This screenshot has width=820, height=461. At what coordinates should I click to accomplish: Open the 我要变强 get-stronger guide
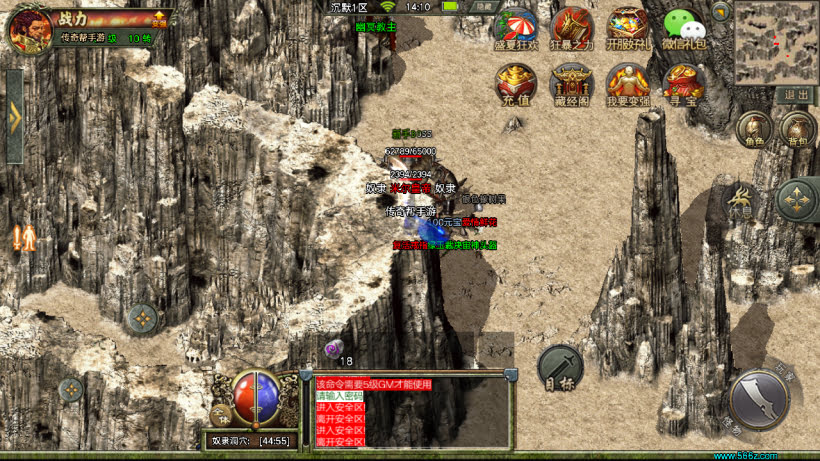(628, 83)
